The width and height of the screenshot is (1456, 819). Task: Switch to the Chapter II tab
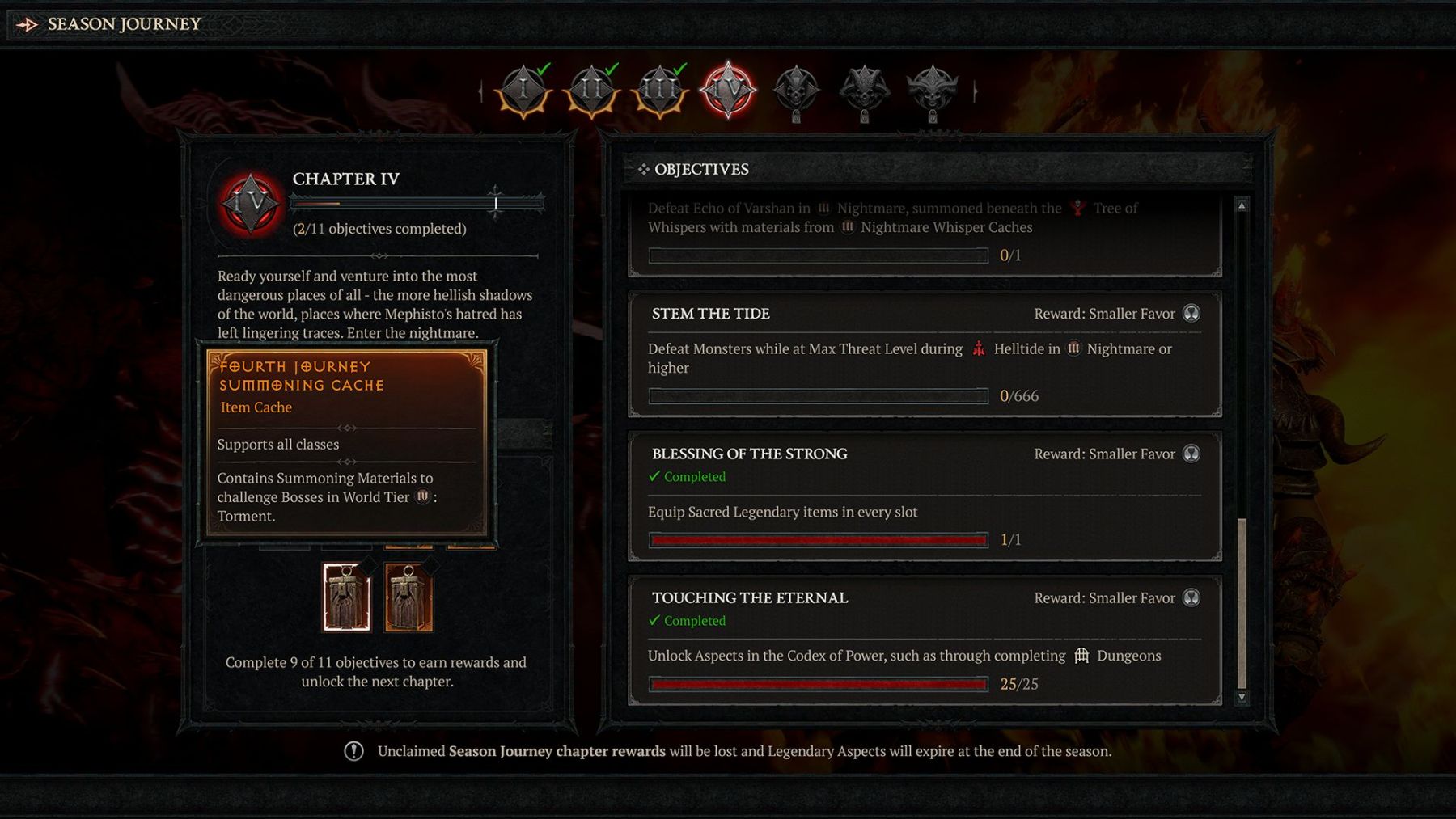[591, 91]
